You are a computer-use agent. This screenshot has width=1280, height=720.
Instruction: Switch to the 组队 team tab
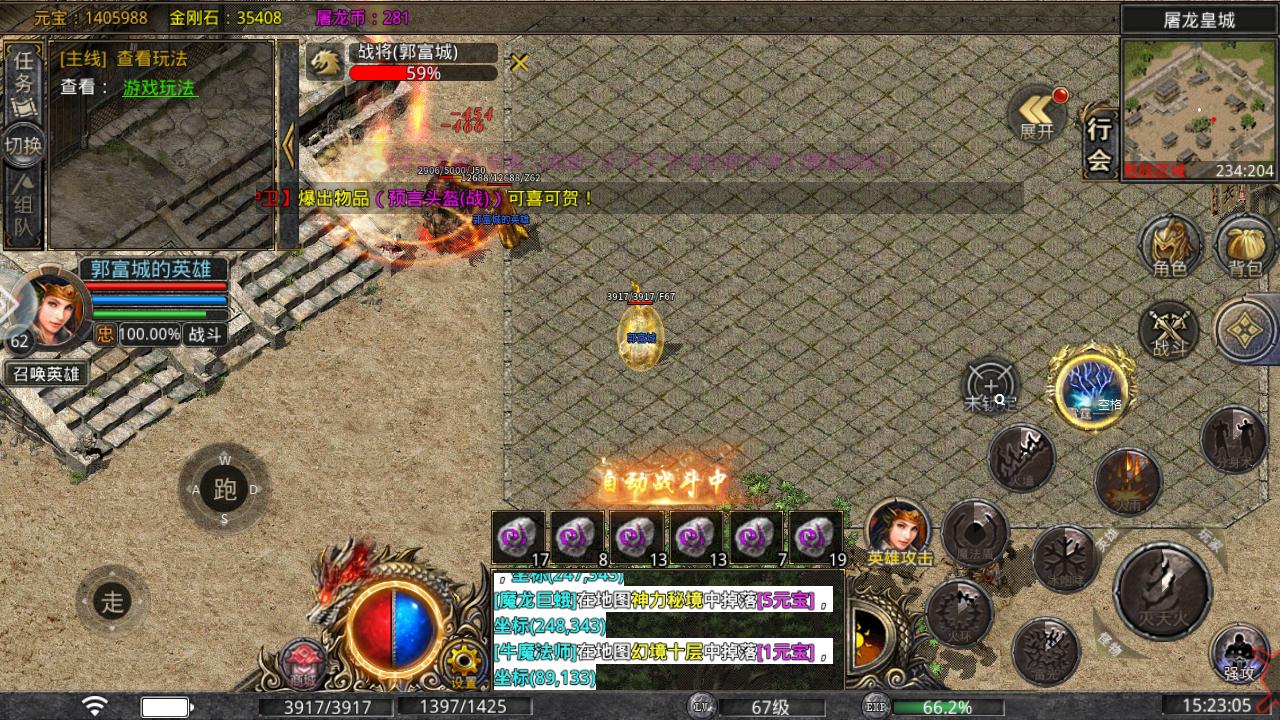pos(24,210)
